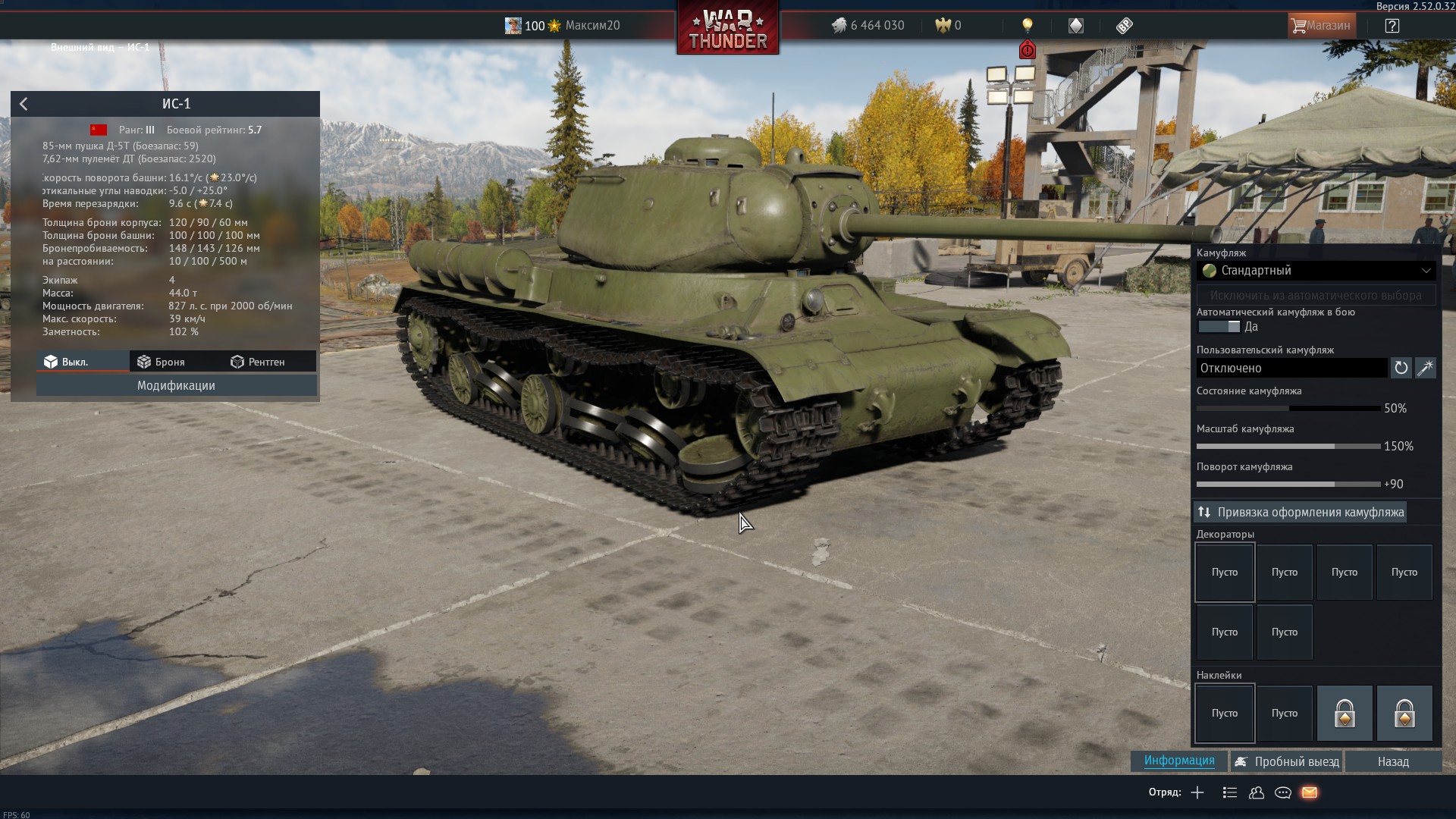The width and height of the screenshot is (1456, 819).
Task: Open the War Thunder logo menu
Action: pyautogui.click(x=727, y=29)
